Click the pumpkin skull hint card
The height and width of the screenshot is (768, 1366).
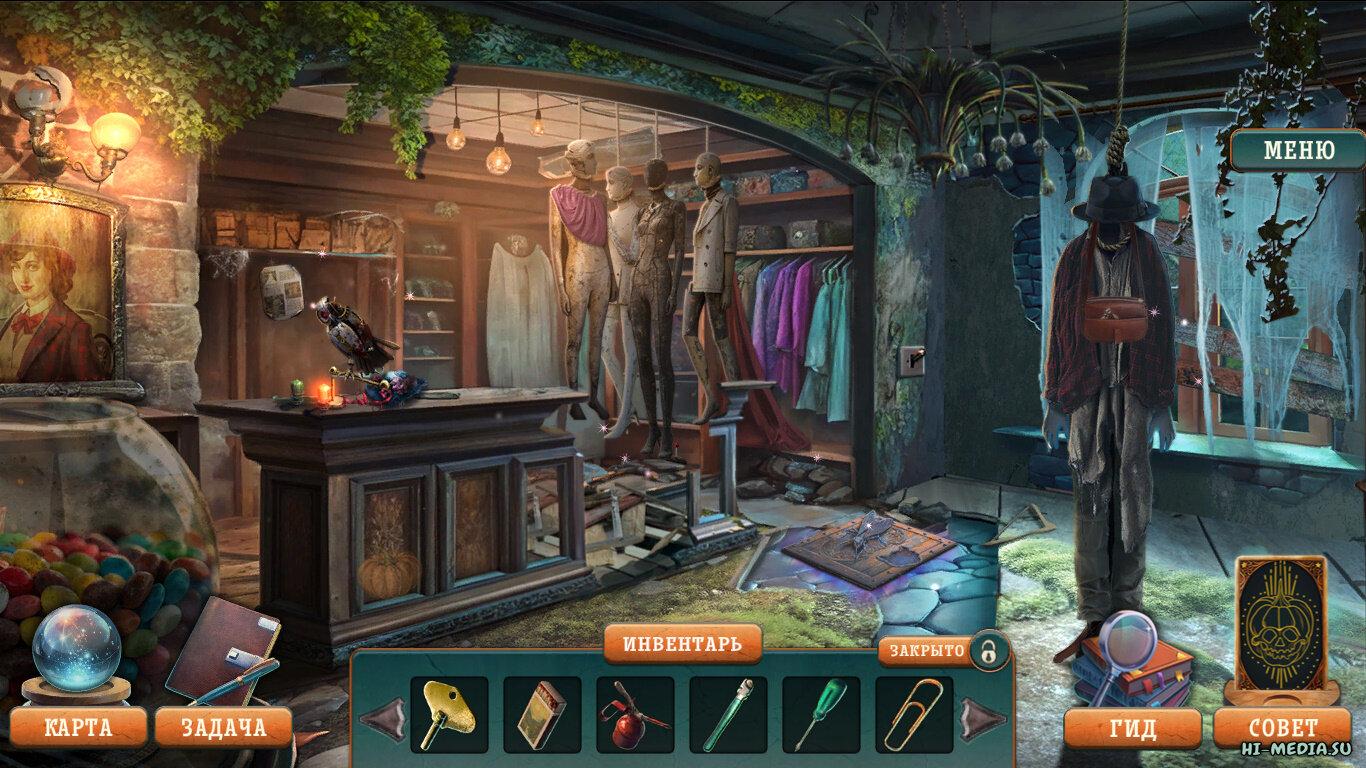(x=1281, y=622)
